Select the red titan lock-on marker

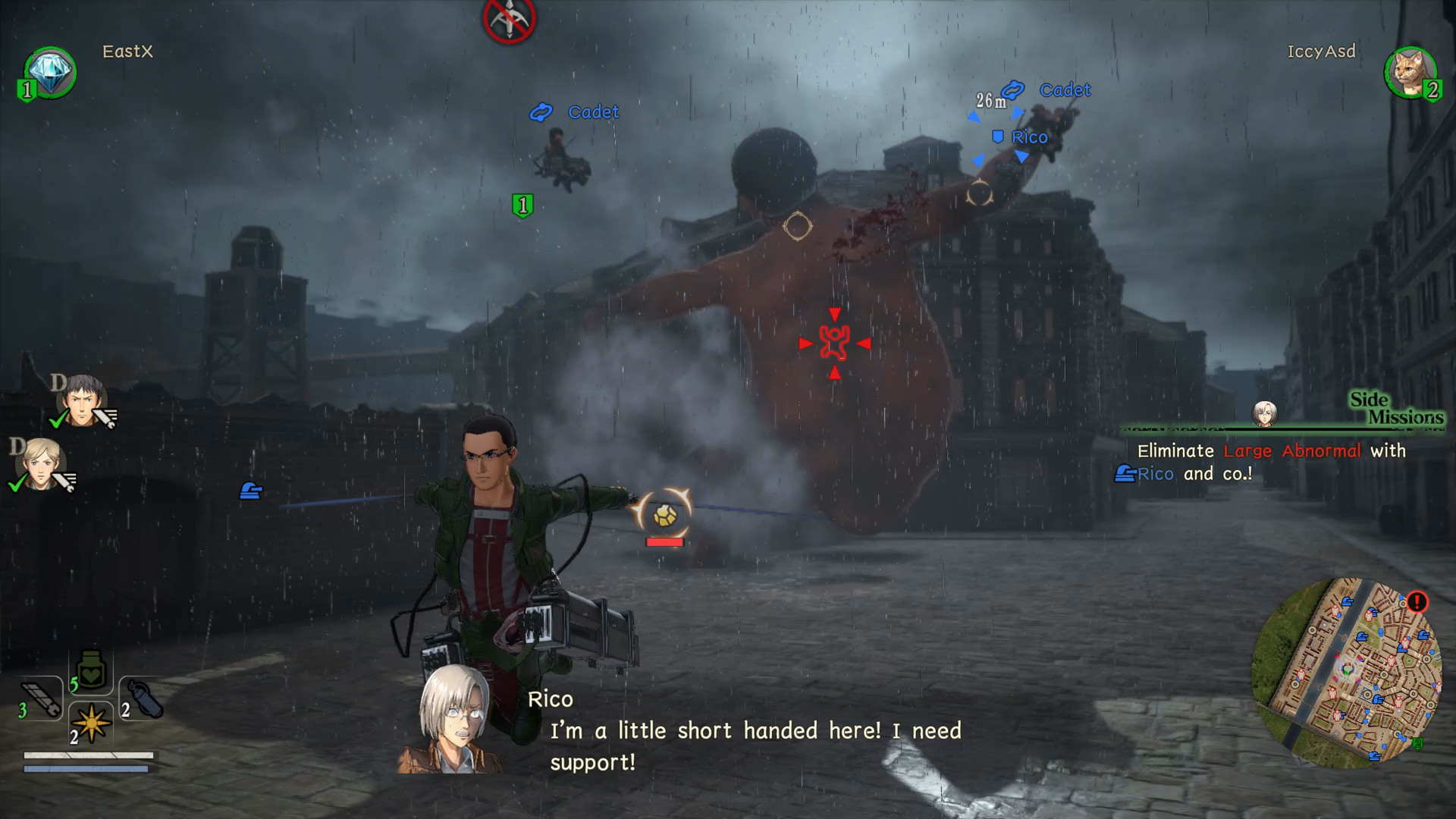click(x=834, y=344)
